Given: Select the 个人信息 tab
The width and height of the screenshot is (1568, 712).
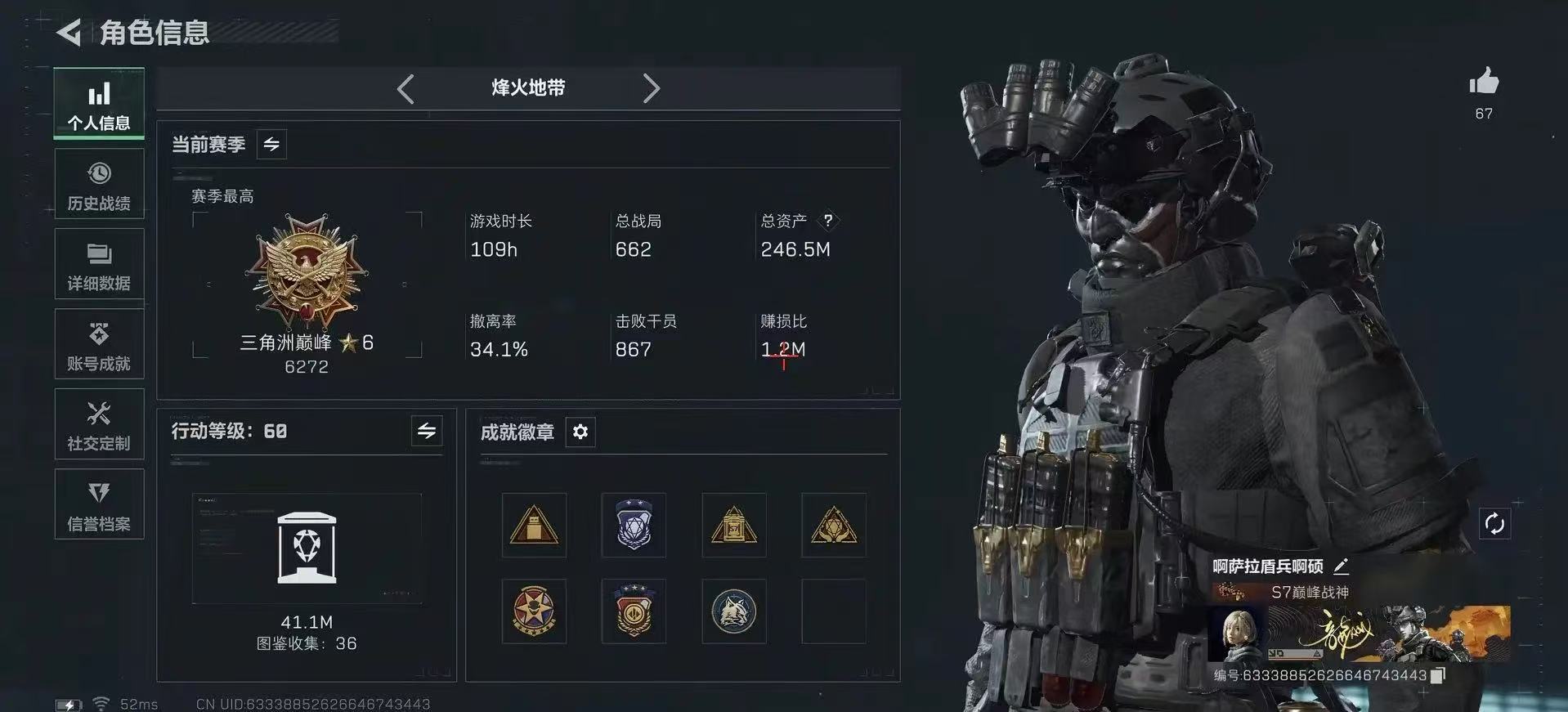Looking at the screenshot, I should [98, 104].
